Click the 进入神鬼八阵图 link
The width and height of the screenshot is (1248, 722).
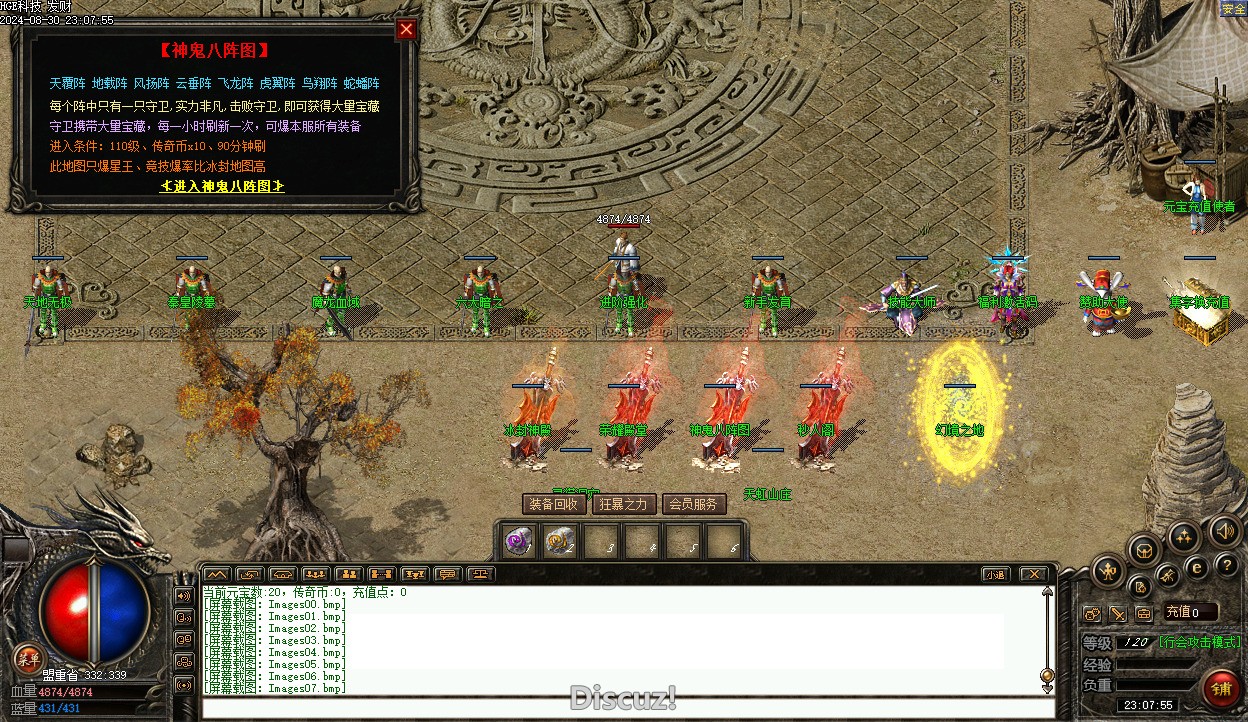coord(222,187)
